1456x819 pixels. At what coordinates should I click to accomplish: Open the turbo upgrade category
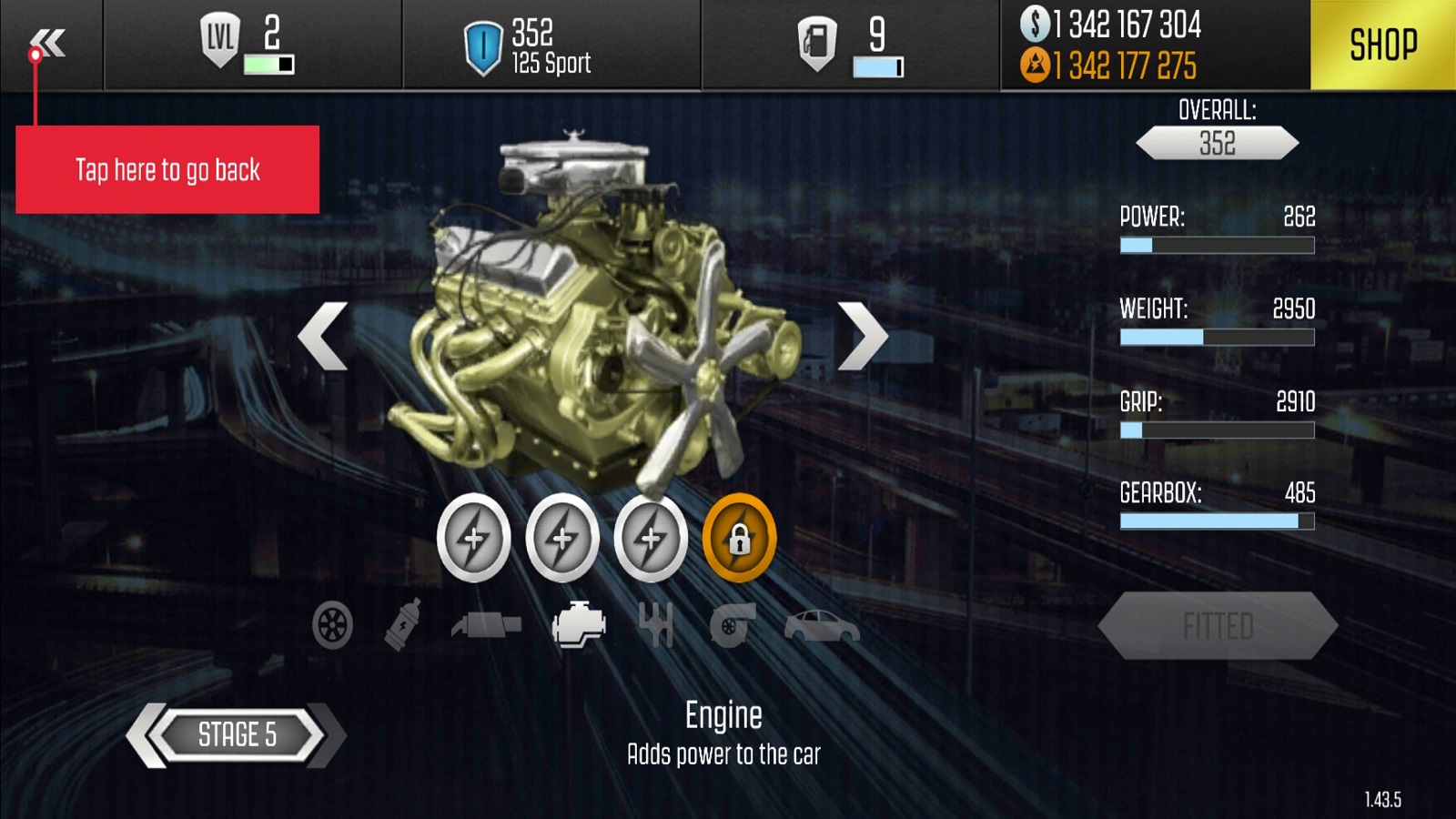coord(732,625)
